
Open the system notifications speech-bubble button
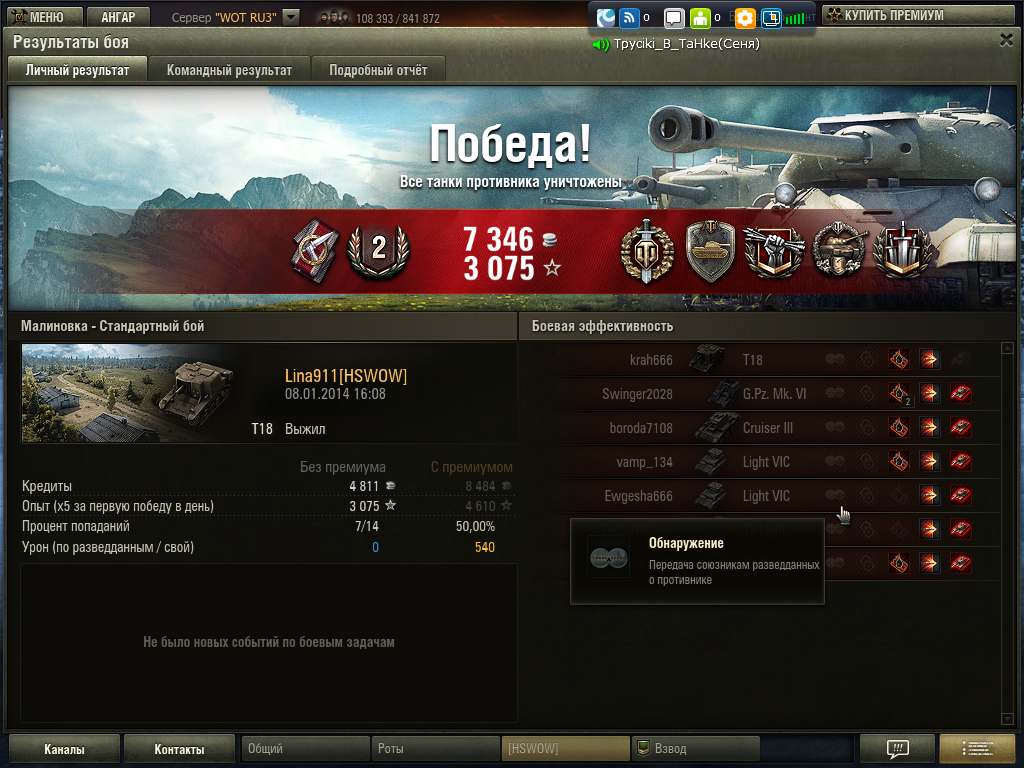click(897, 749)
